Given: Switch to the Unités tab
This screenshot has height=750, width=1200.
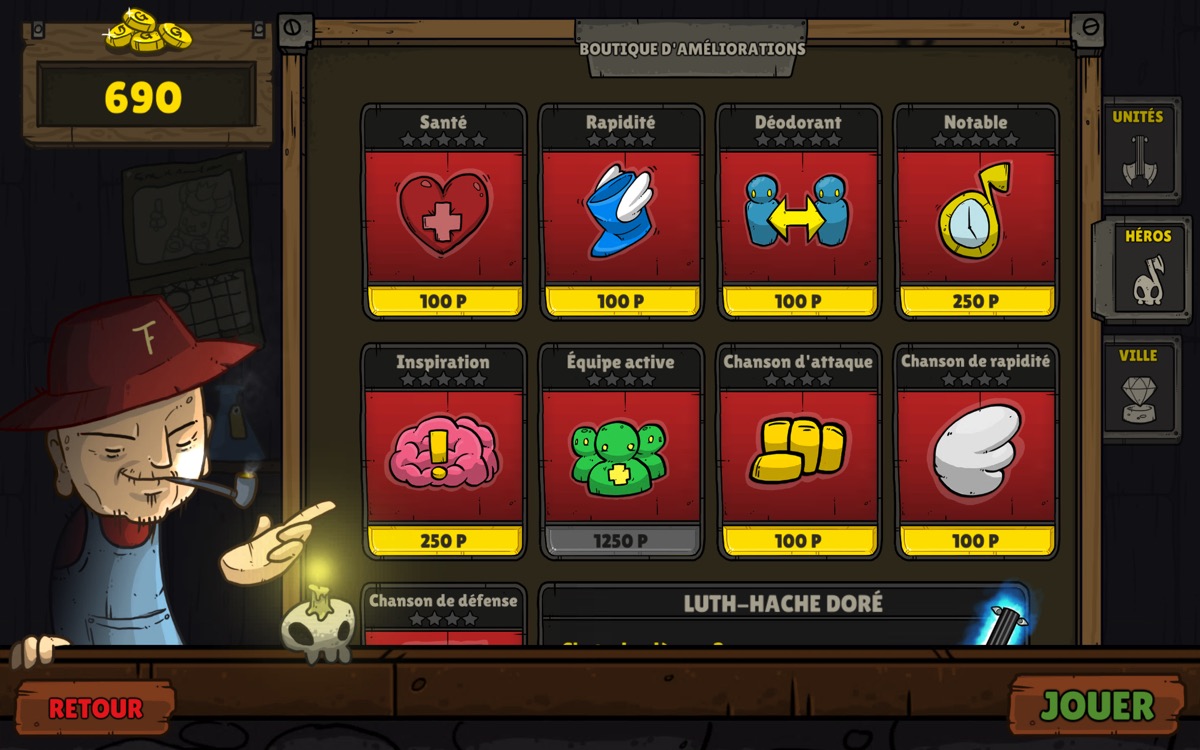Looking at the screenshot, I should 1138,150.
